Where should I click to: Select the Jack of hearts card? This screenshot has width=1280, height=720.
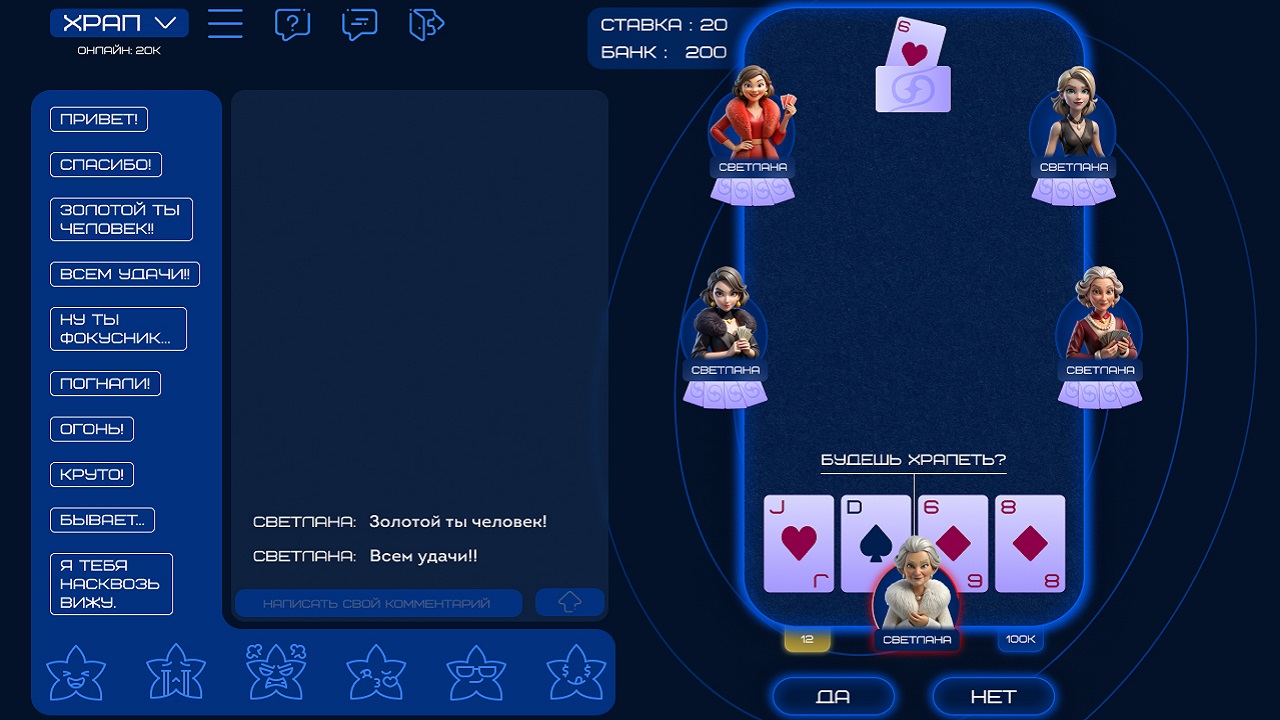coord(799,542)
